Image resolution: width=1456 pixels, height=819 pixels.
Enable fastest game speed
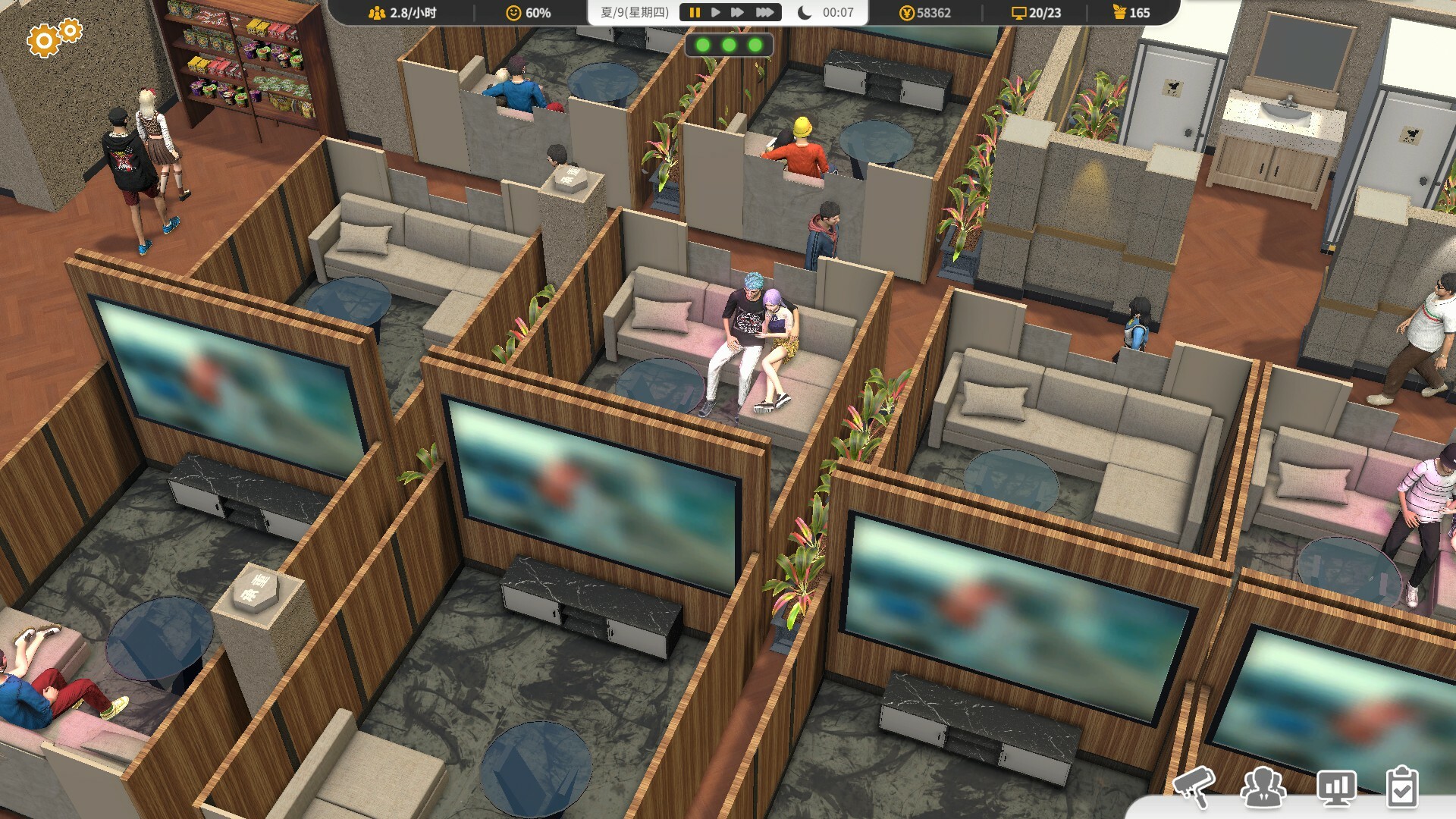tap(763, 11)
